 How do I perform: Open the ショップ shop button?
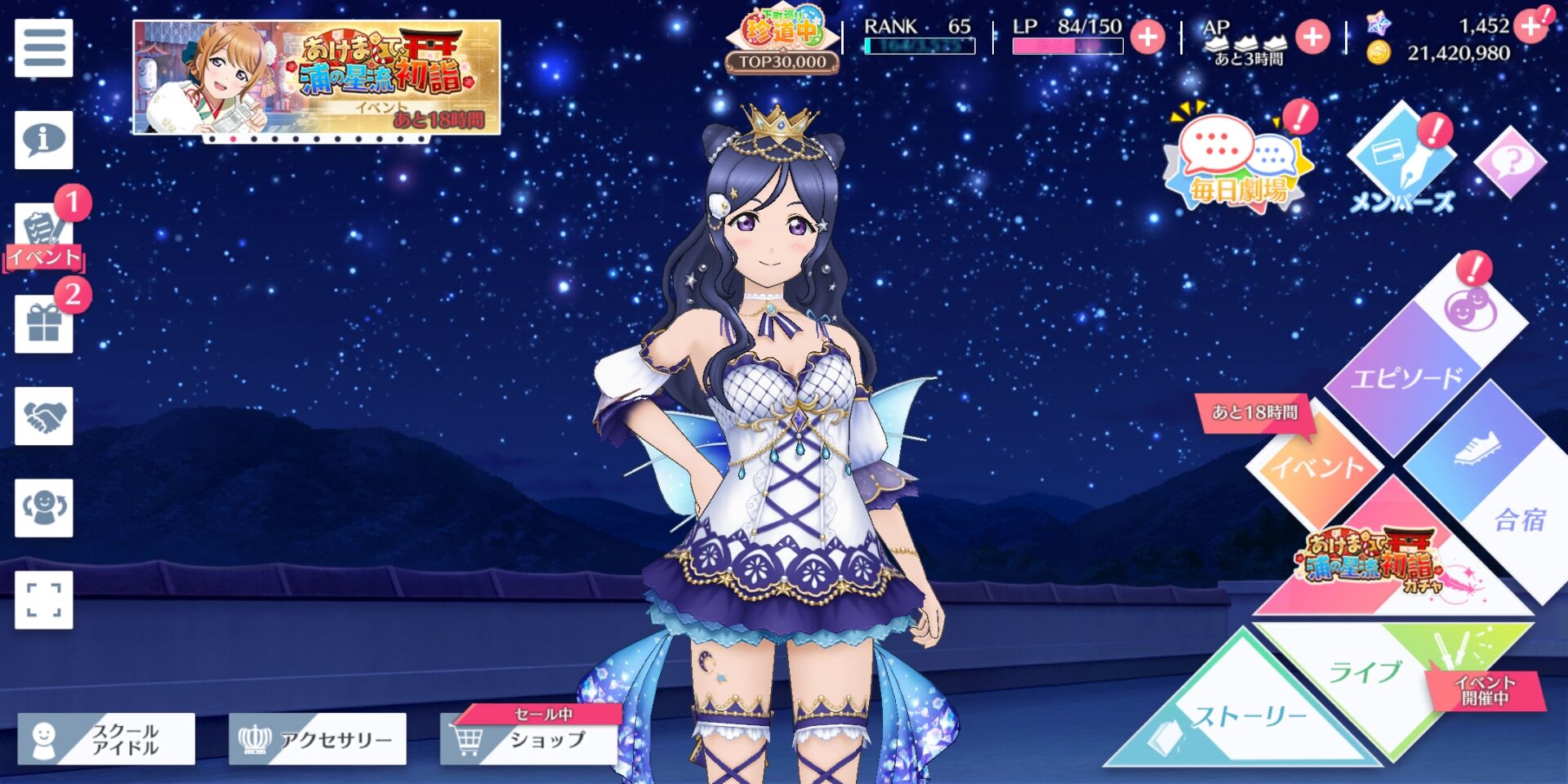coord(529,739)
